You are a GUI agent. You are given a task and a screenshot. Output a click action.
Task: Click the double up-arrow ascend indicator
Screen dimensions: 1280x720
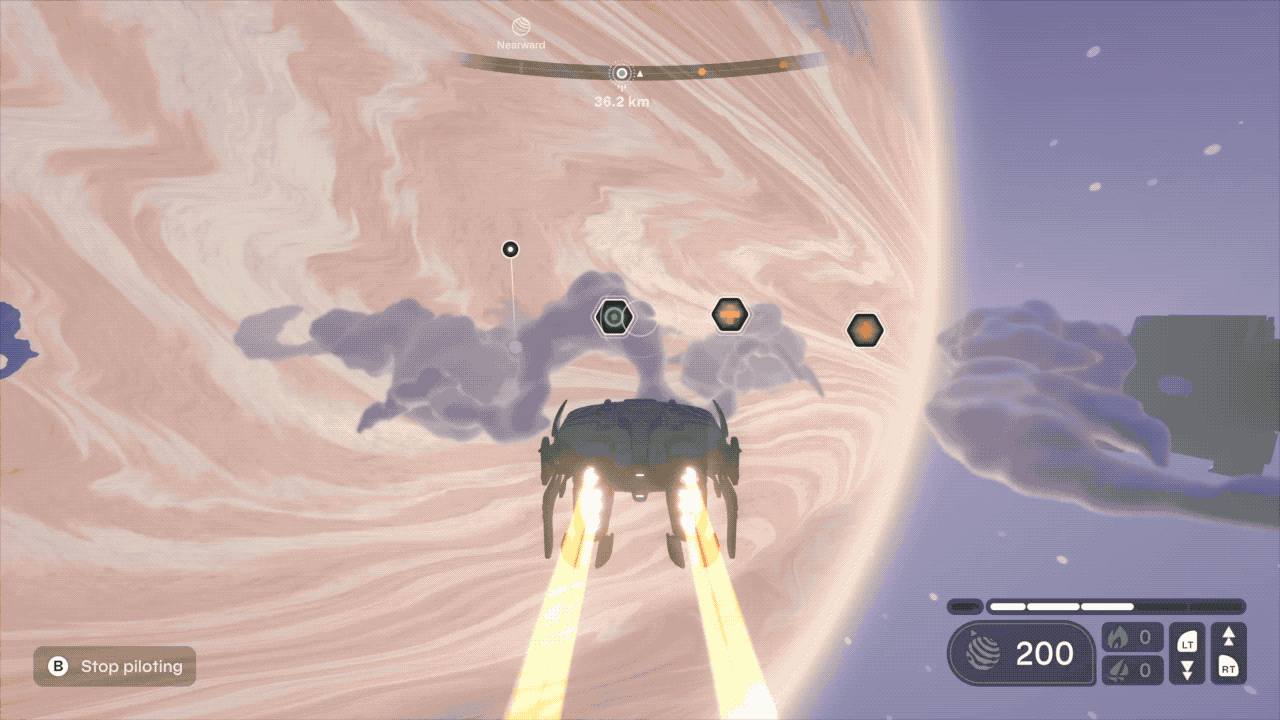pos(1230,638)
